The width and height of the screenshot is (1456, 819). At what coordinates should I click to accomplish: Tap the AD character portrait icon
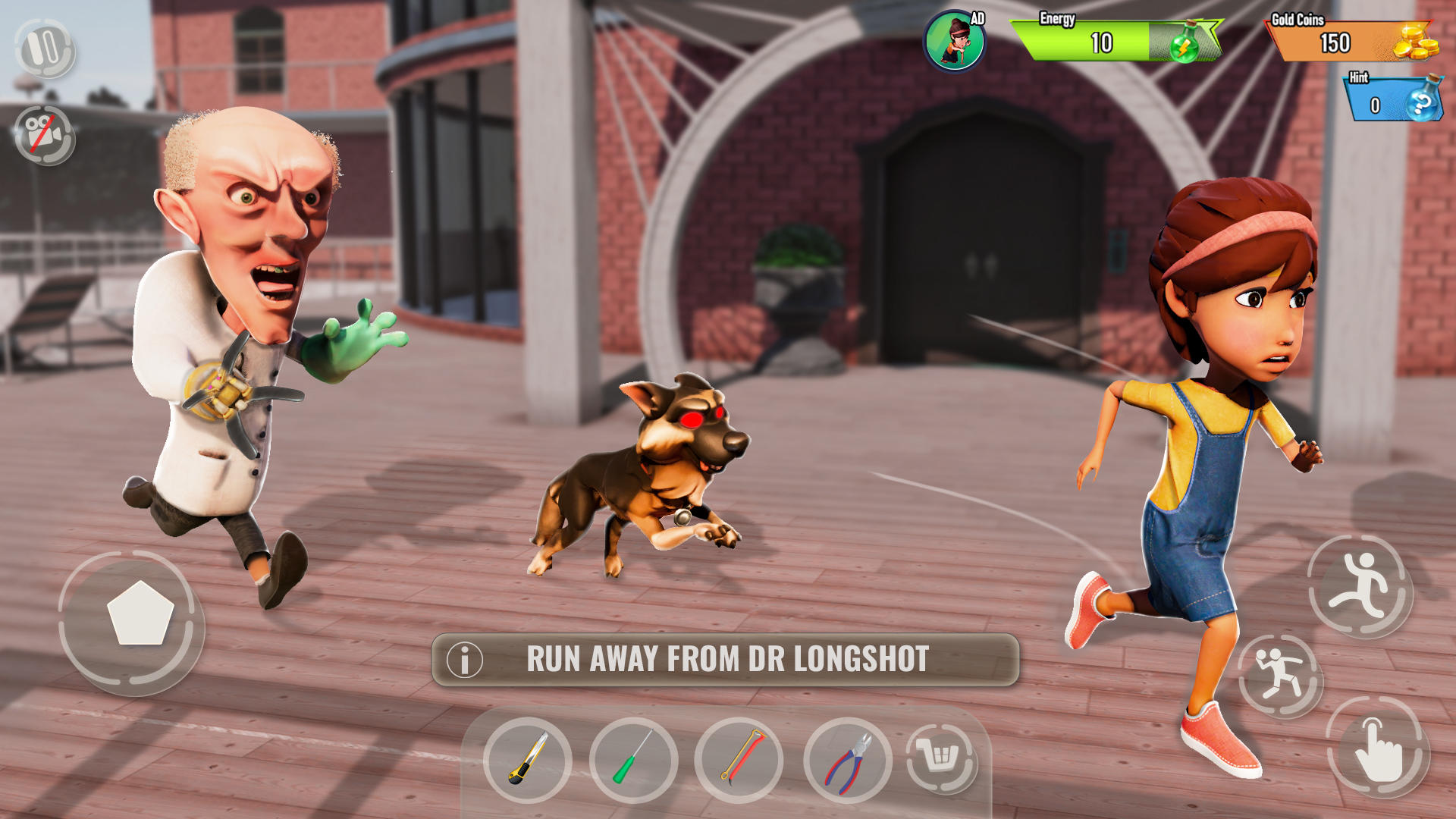coord(955,41)
